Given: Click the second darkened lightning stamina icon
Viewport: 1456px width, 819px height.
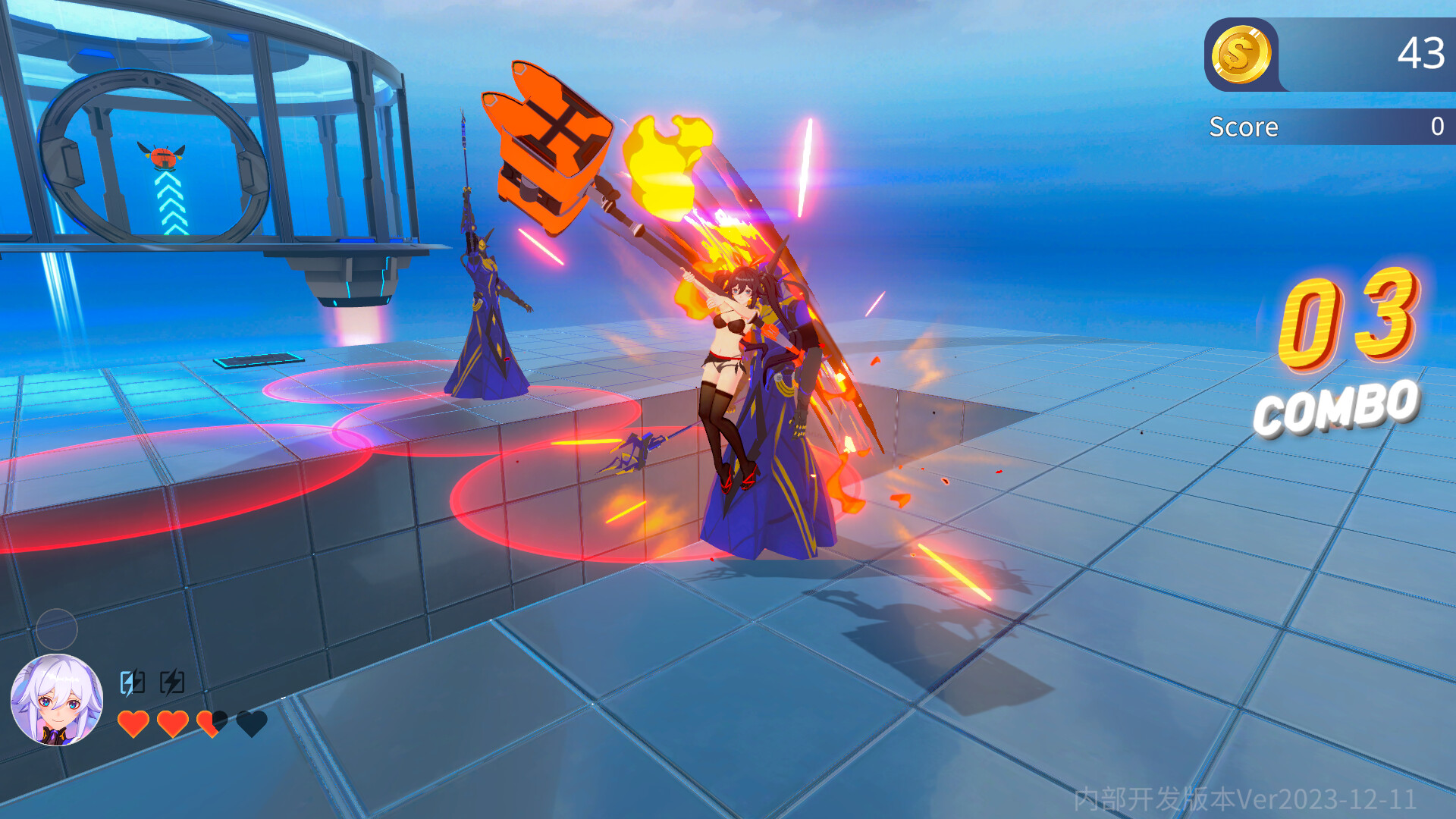Looking at the screenshot, I should point(173,682).
